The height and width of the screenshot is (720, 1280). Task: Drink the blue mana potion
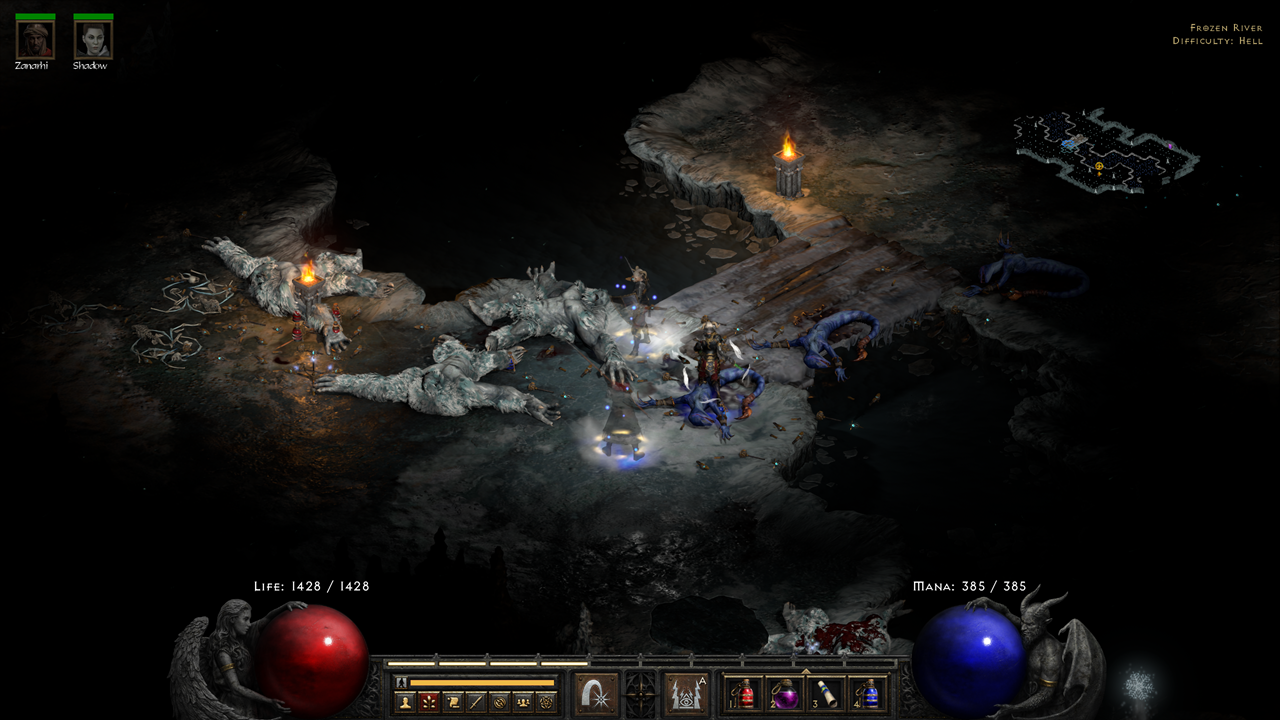(x=868, y=693)
